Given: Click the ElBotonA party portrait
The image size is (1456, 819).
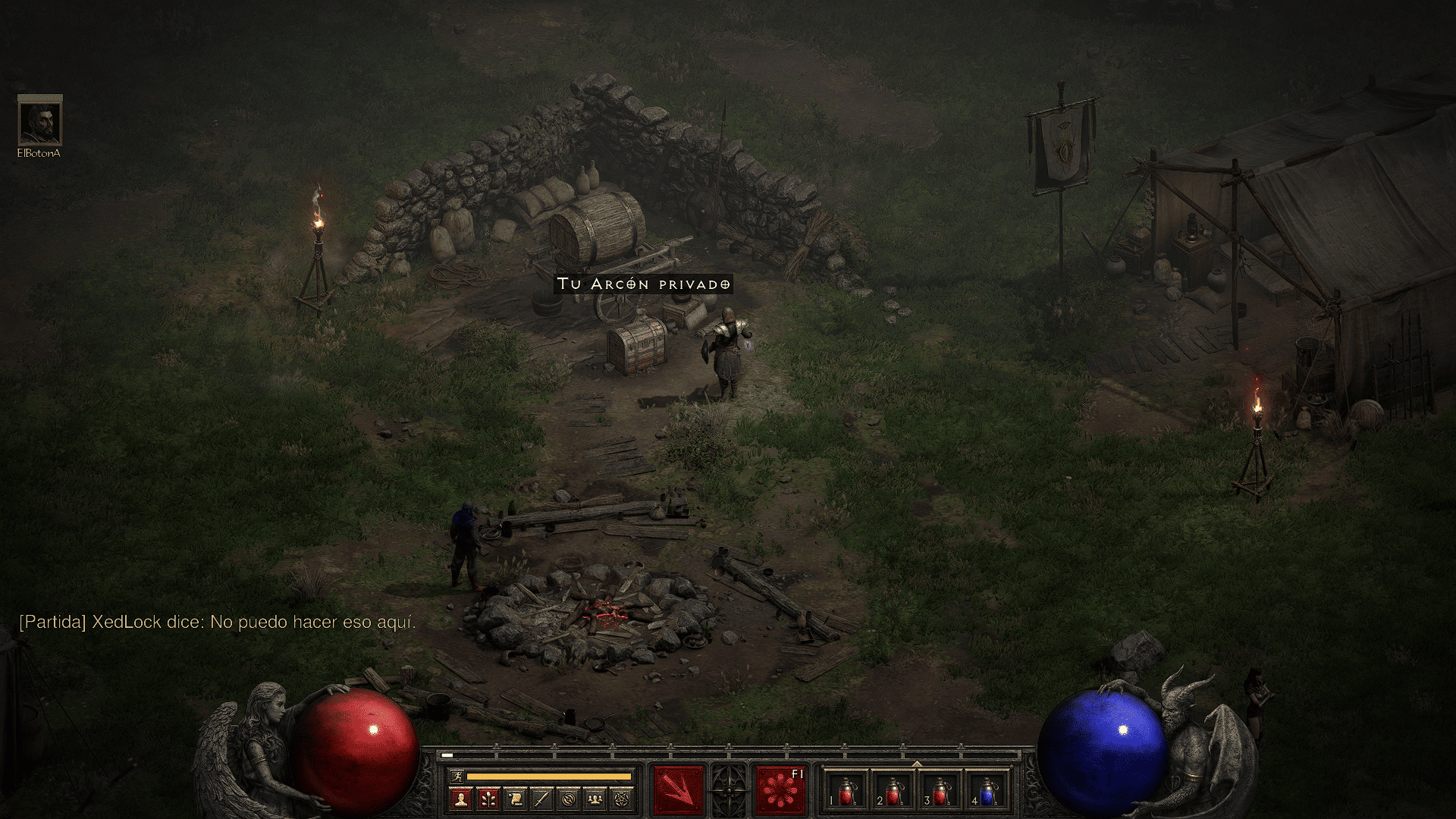Looking at the screenshot, I should (x=39, y=121).
